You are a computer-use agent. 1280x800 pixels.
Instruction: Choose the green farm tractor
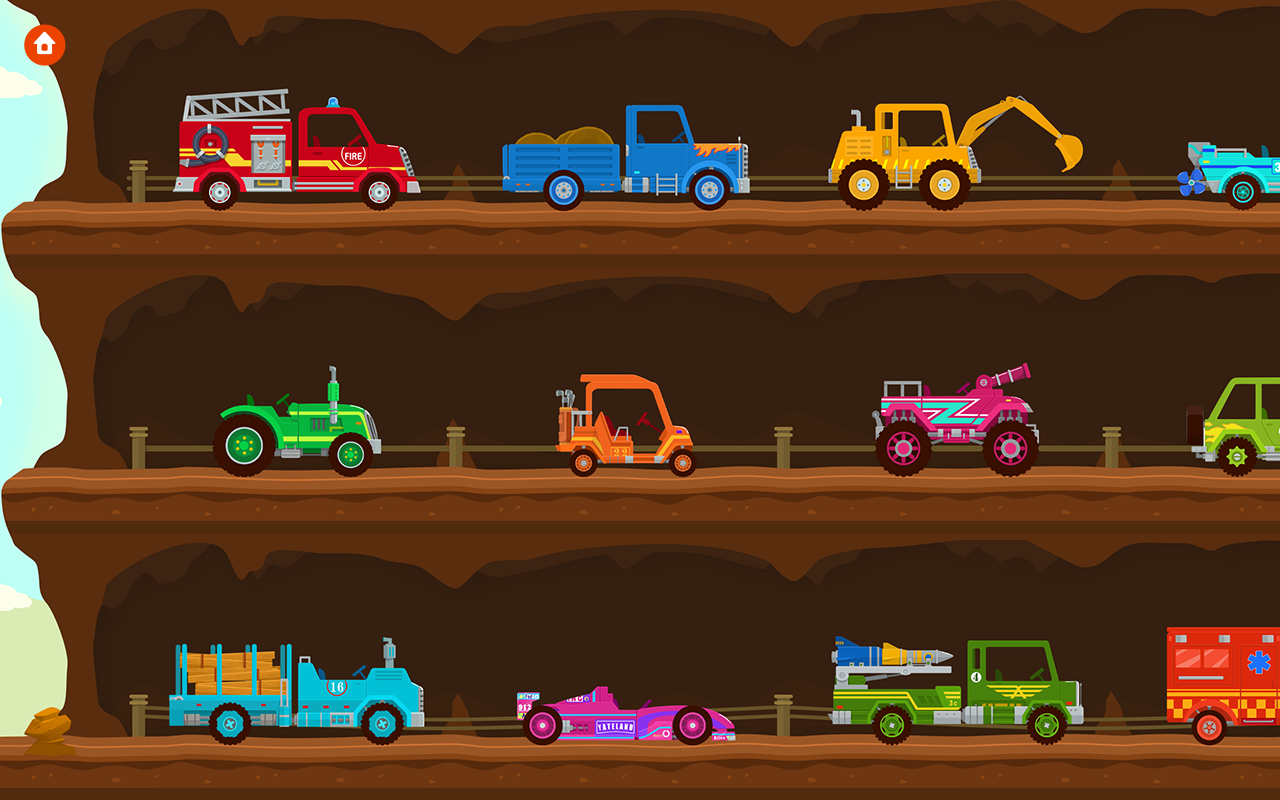tap(300, 425)
